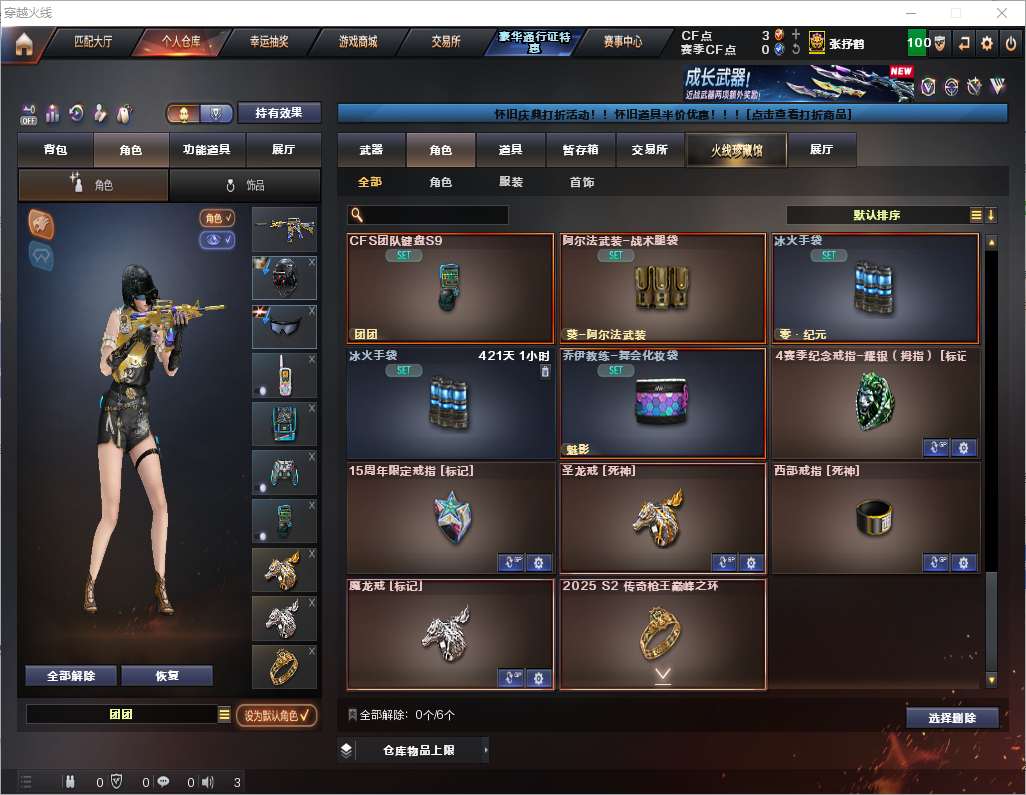Open the 游戏商城 game shop
The width and height of the screenshot is (1026, 795).
coord(358,42)
